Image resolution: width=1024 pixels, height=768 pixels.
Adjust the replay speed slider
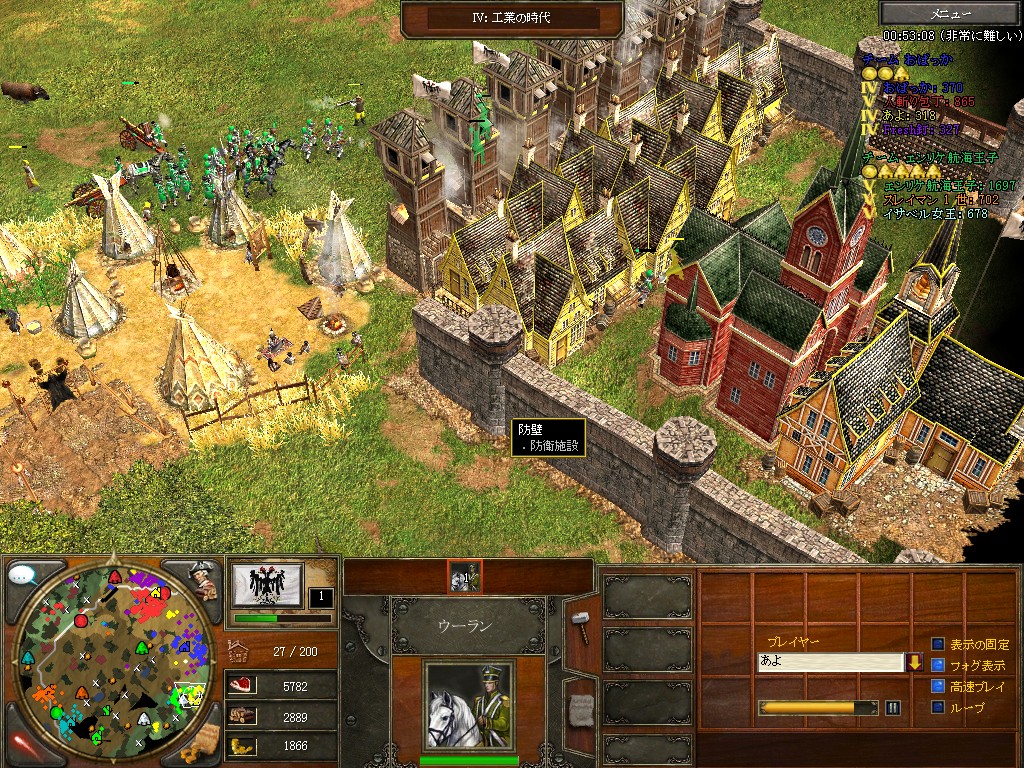[818, 708]
